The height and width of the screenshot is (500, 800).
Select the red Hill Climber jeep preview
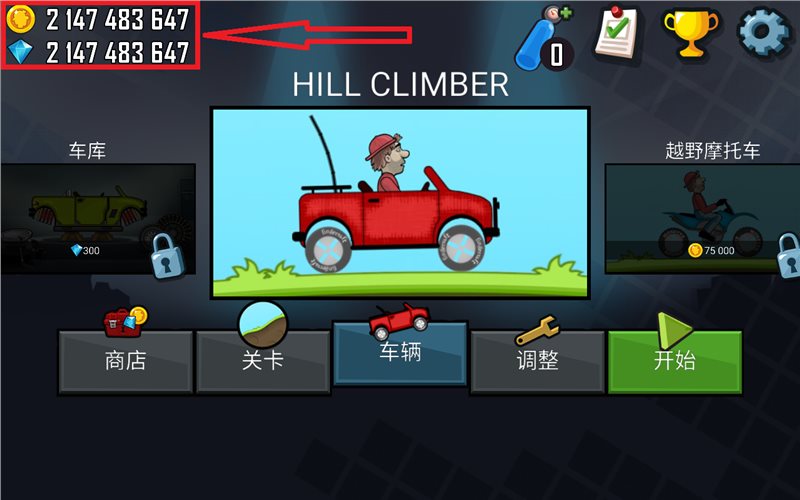(x=398, y=203)
